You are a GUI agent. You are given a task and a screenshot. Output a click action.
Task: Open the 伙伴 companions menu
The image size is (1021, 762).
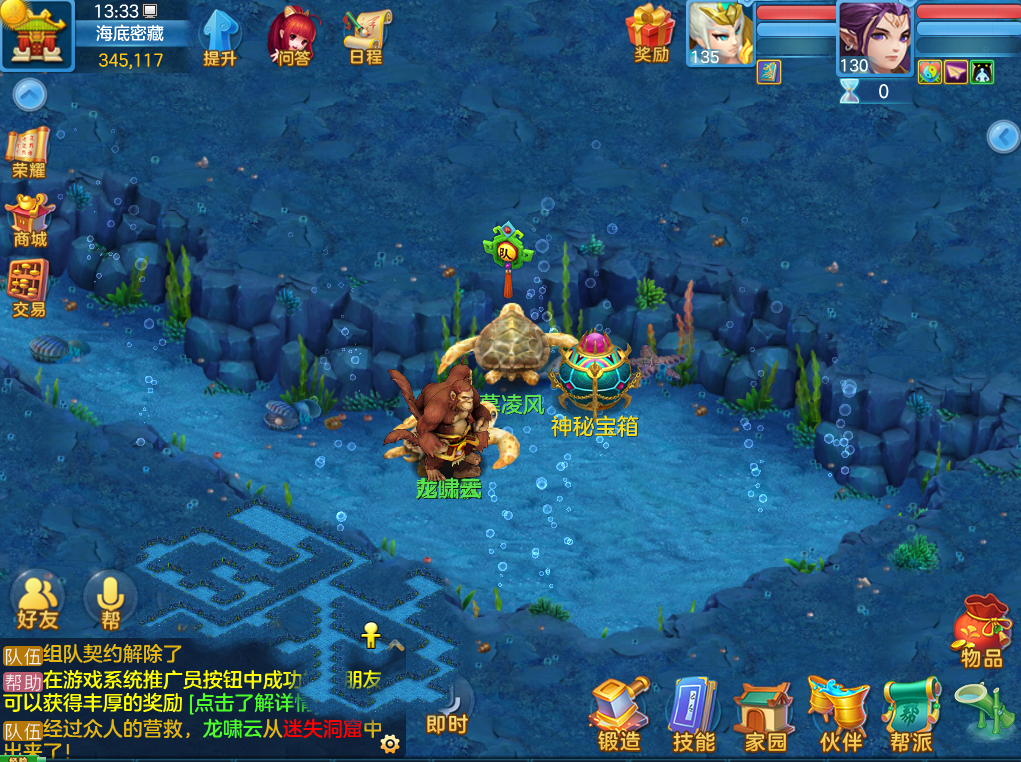pos(840,714)
